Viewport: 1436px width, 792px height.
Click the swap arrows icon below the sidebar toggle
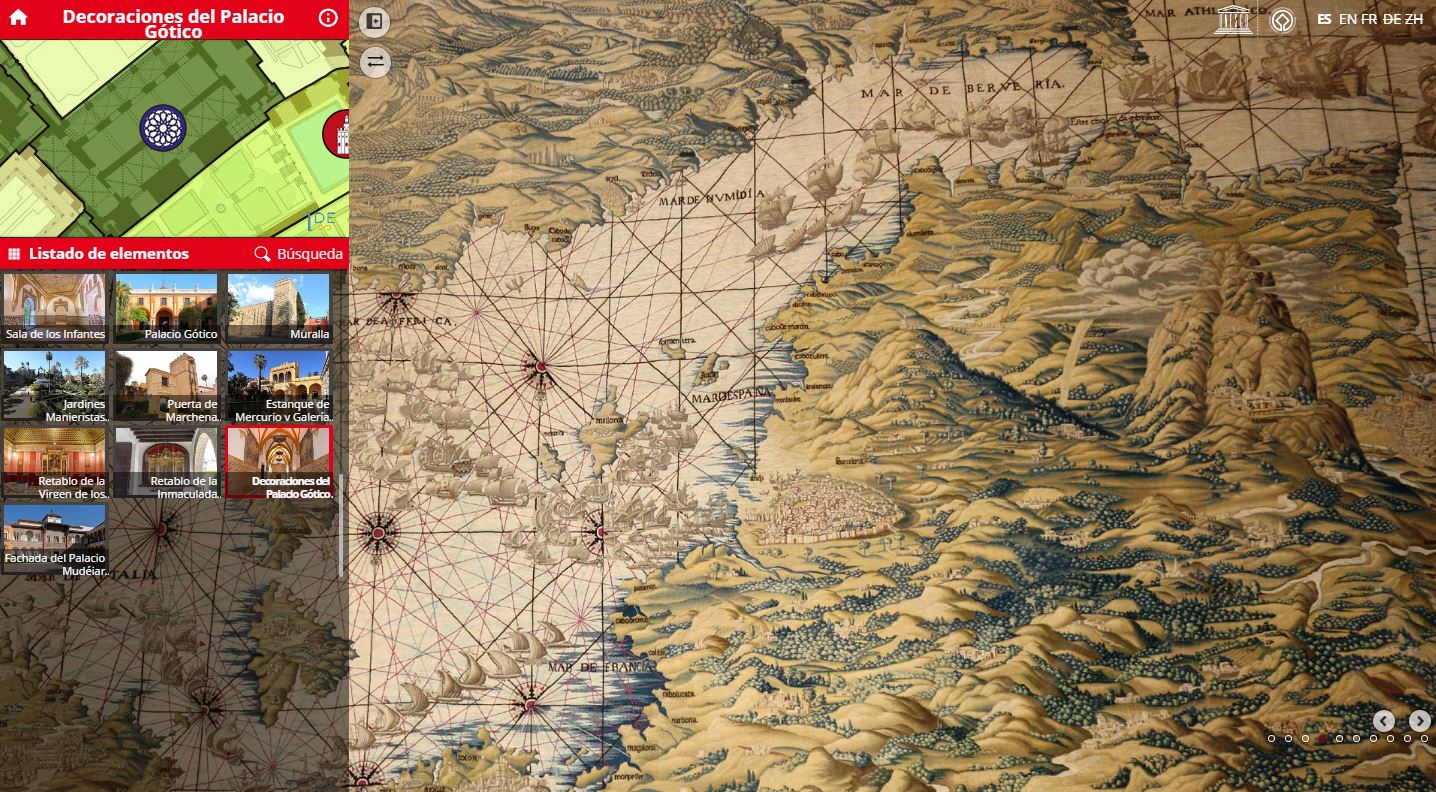coord(374,62)
